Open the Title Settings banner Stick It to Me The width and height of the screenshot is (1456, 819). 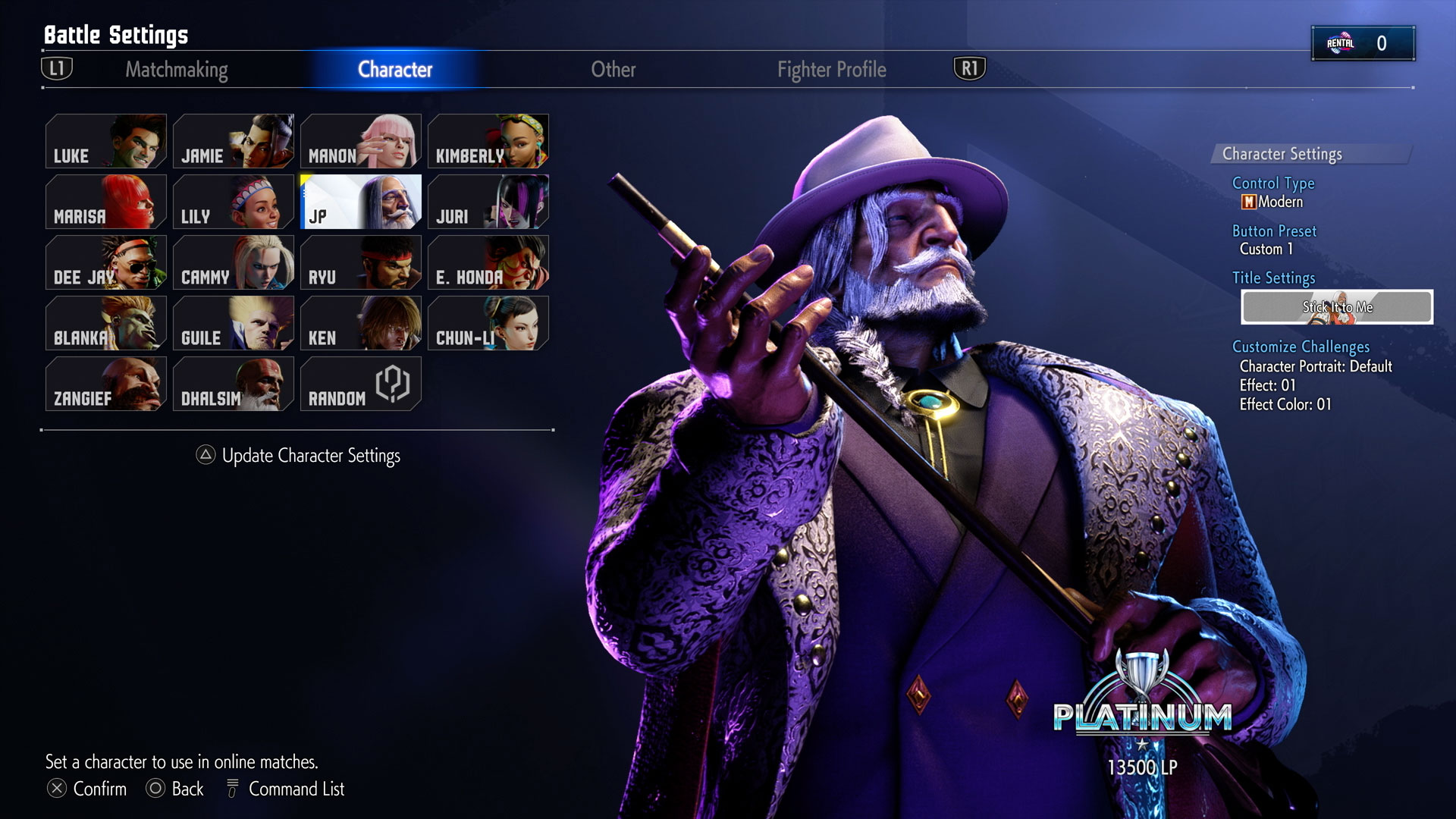pos(1338,307)
